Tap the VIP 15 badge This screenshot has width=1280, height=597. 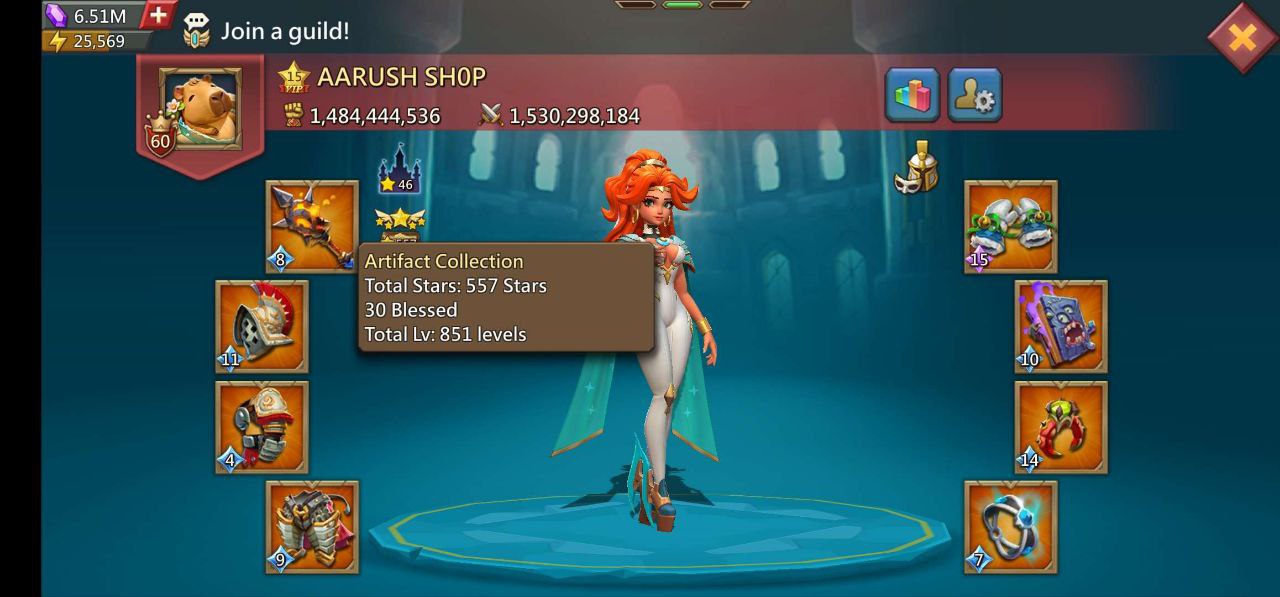tap(294, 77)
